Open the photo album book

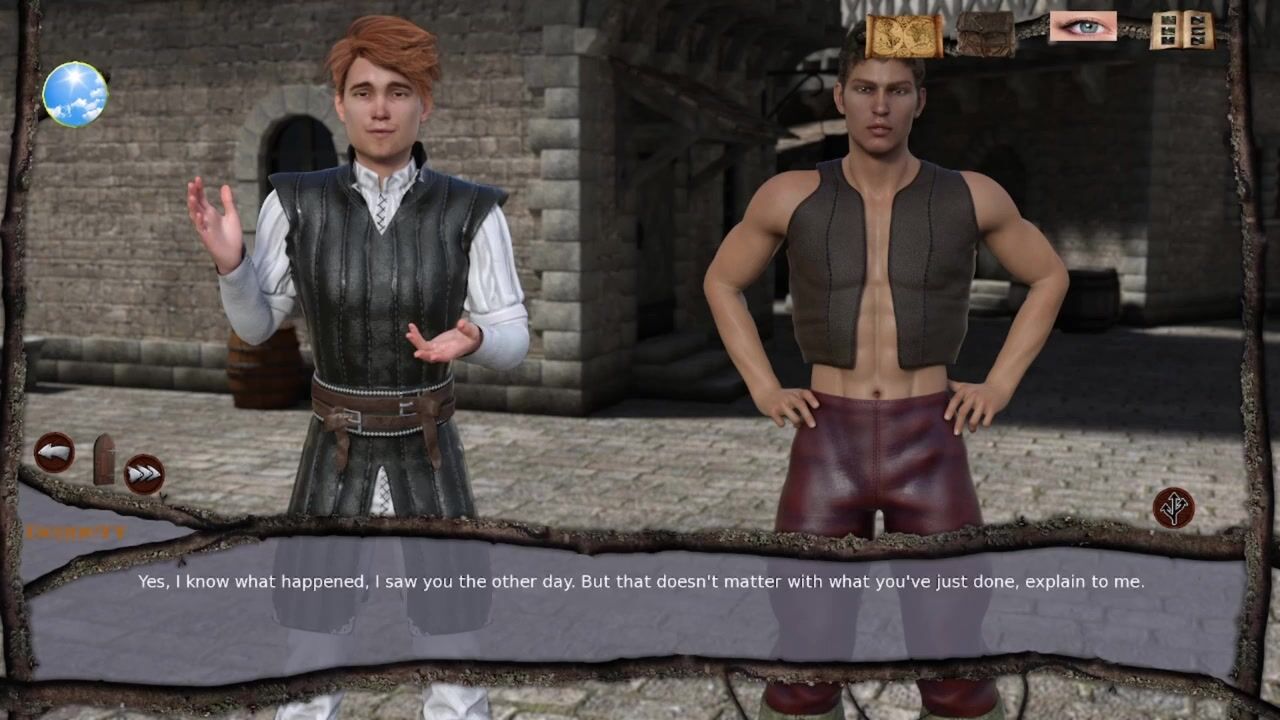point(1181,30)
